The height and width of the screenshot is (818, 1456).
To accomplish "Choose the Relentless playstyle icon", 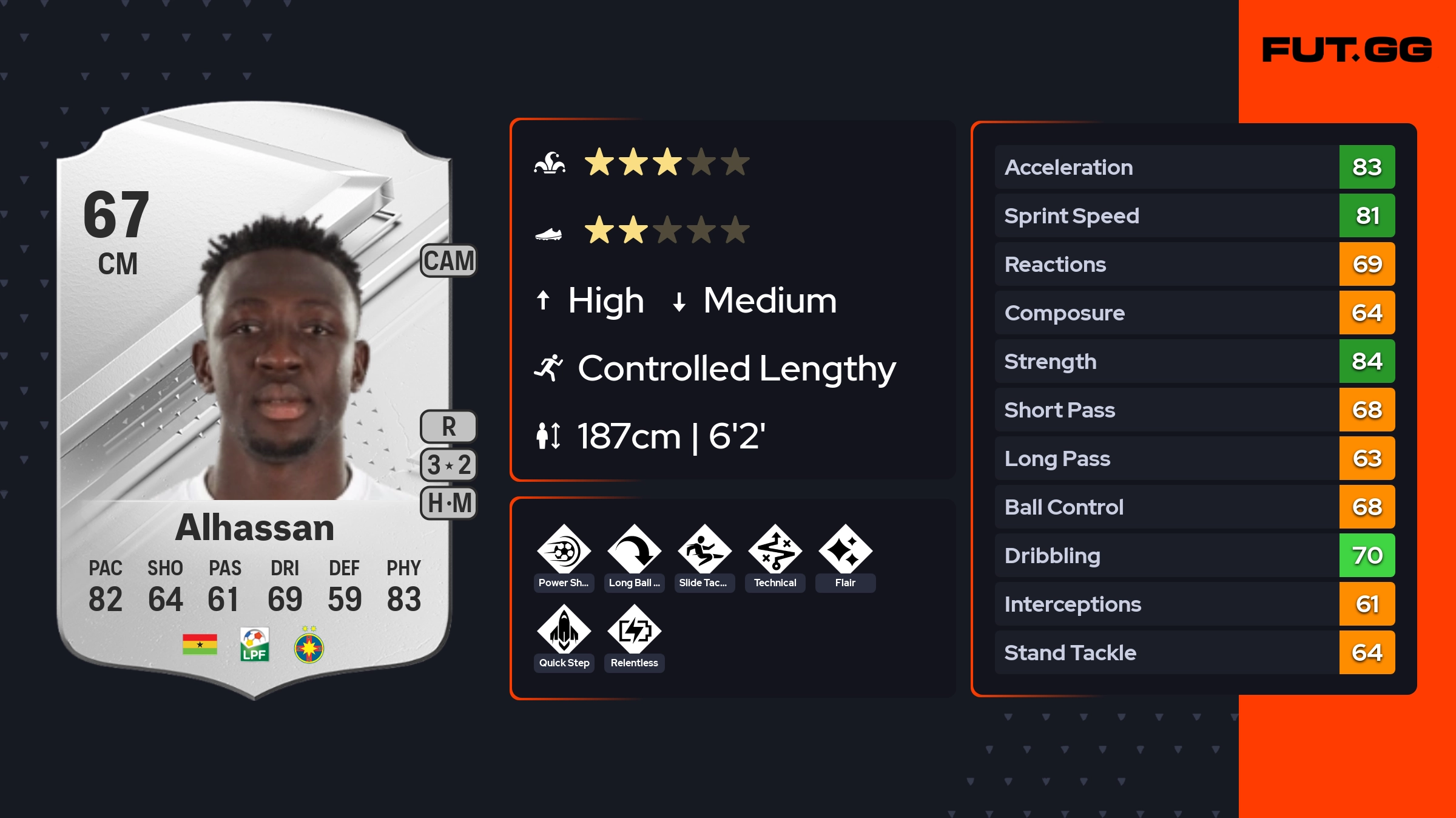I will (x=634, y=630).
